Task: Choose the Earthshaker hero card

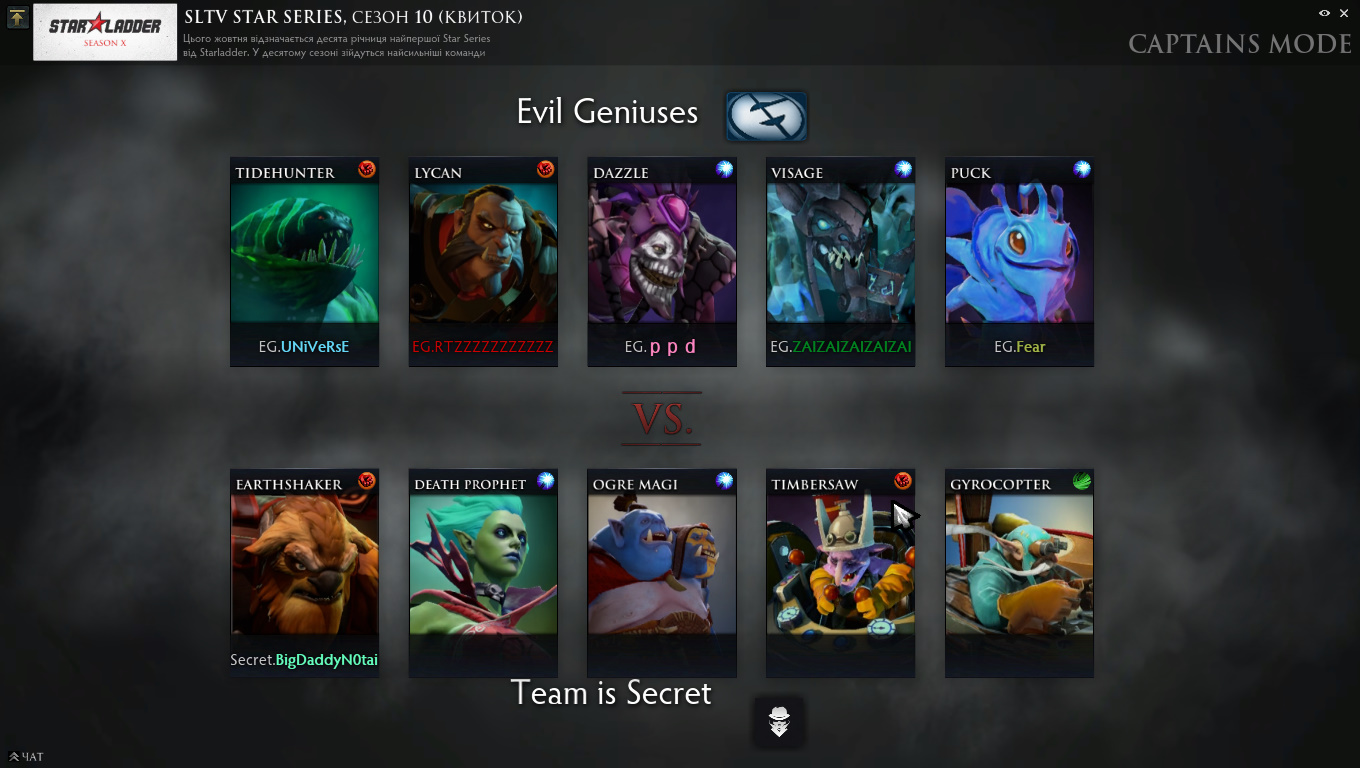Action: (304, 573)
